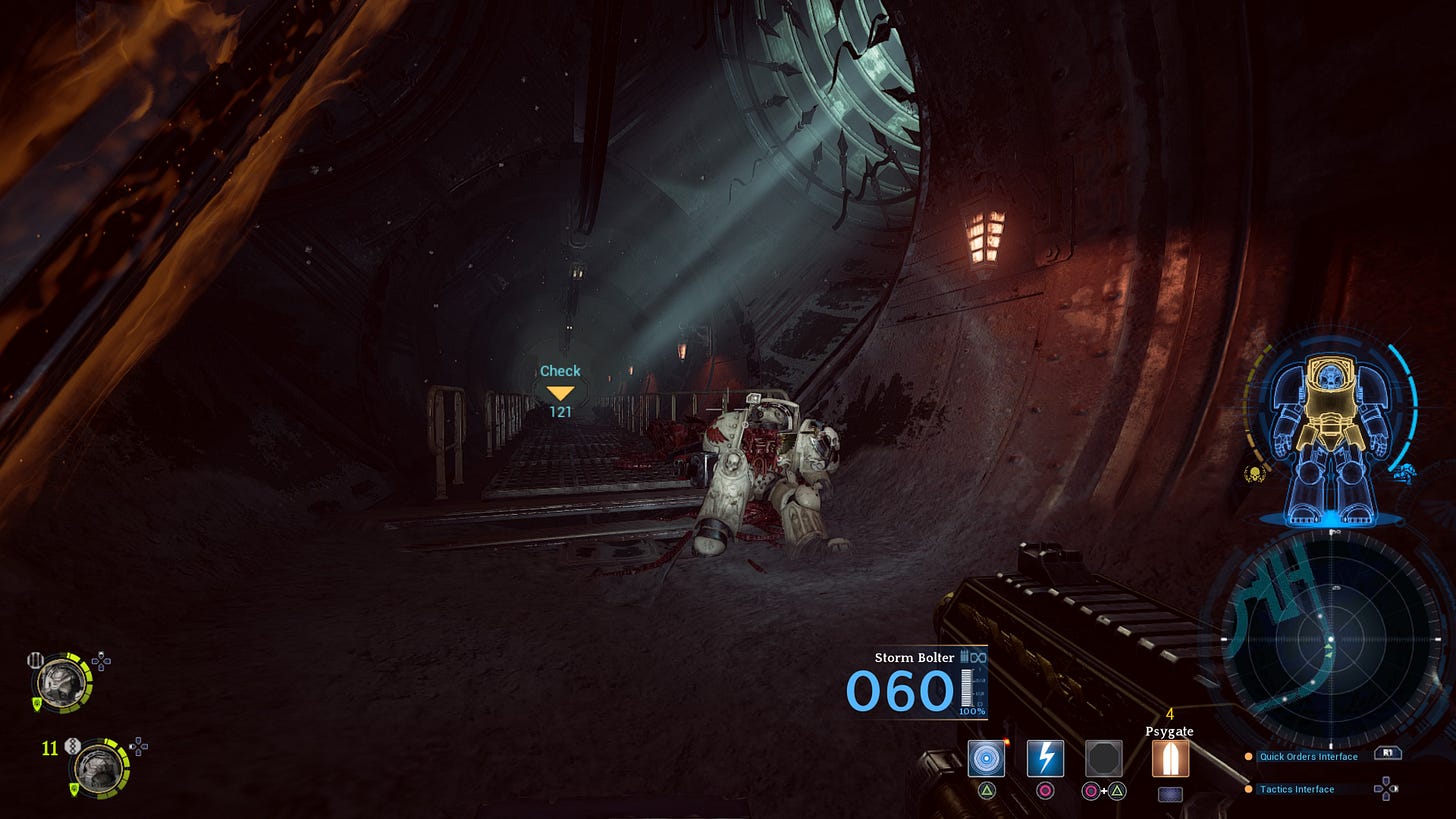Select the grey octagon ability slot

(1104, 759)
